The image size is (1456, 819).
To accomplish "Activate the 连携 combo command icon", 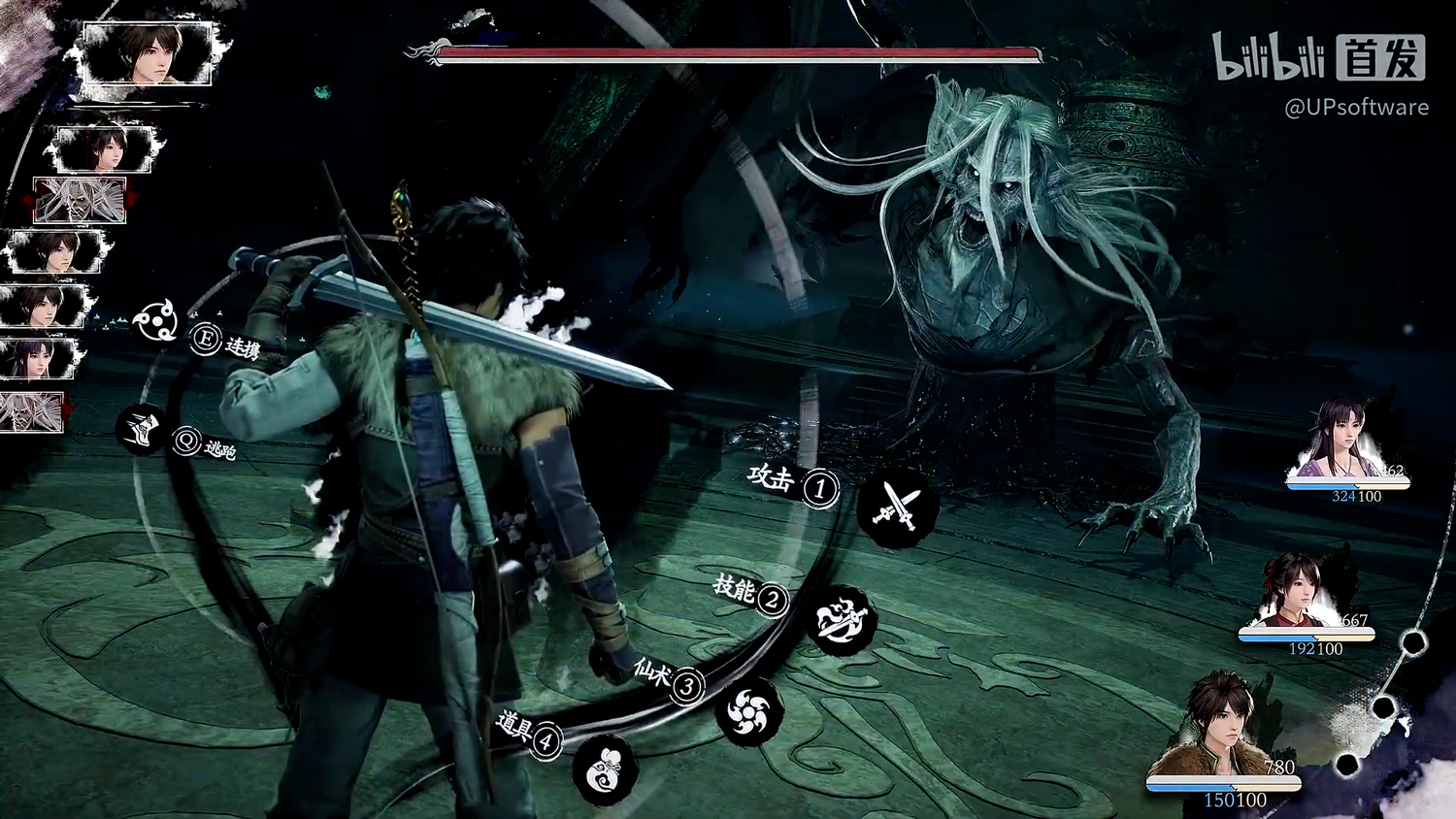I will [x=154, y=321].
